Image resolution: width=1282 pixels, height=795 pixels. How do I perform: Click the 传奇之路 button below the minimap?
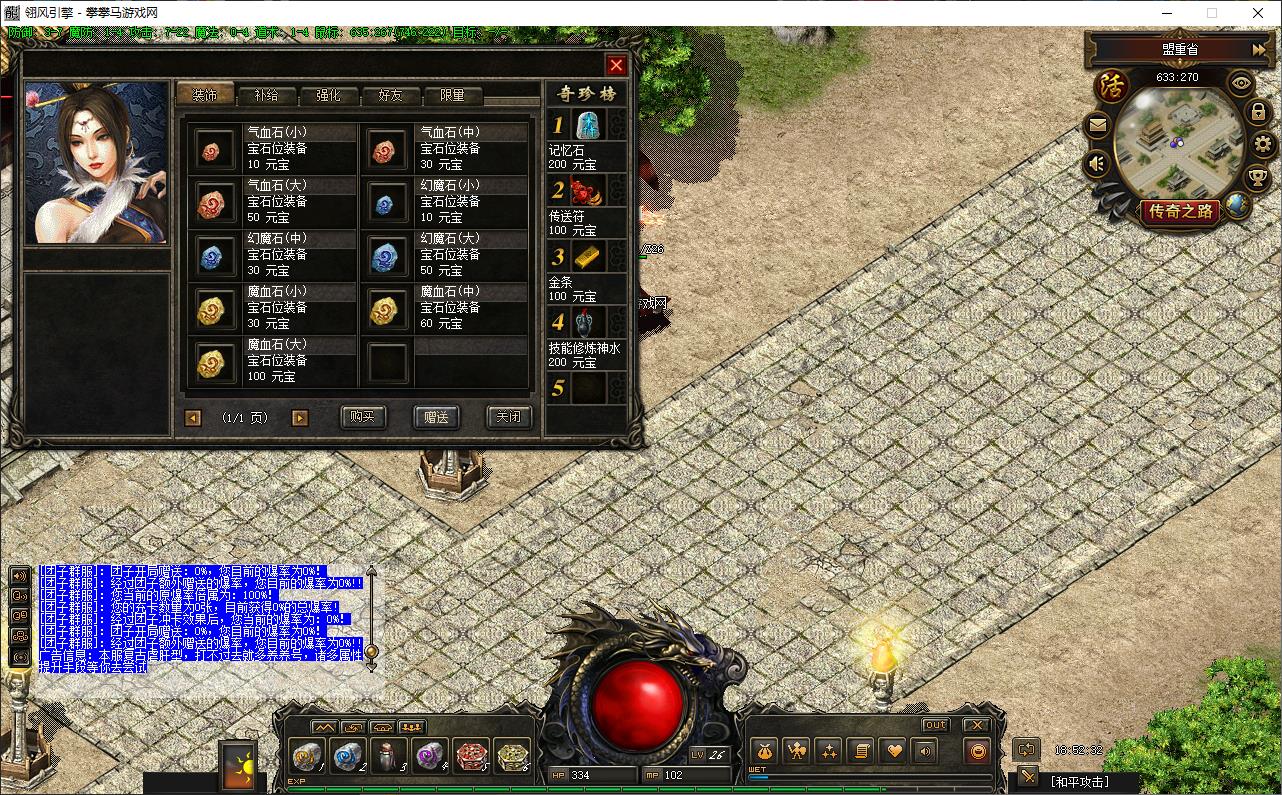1180,211
